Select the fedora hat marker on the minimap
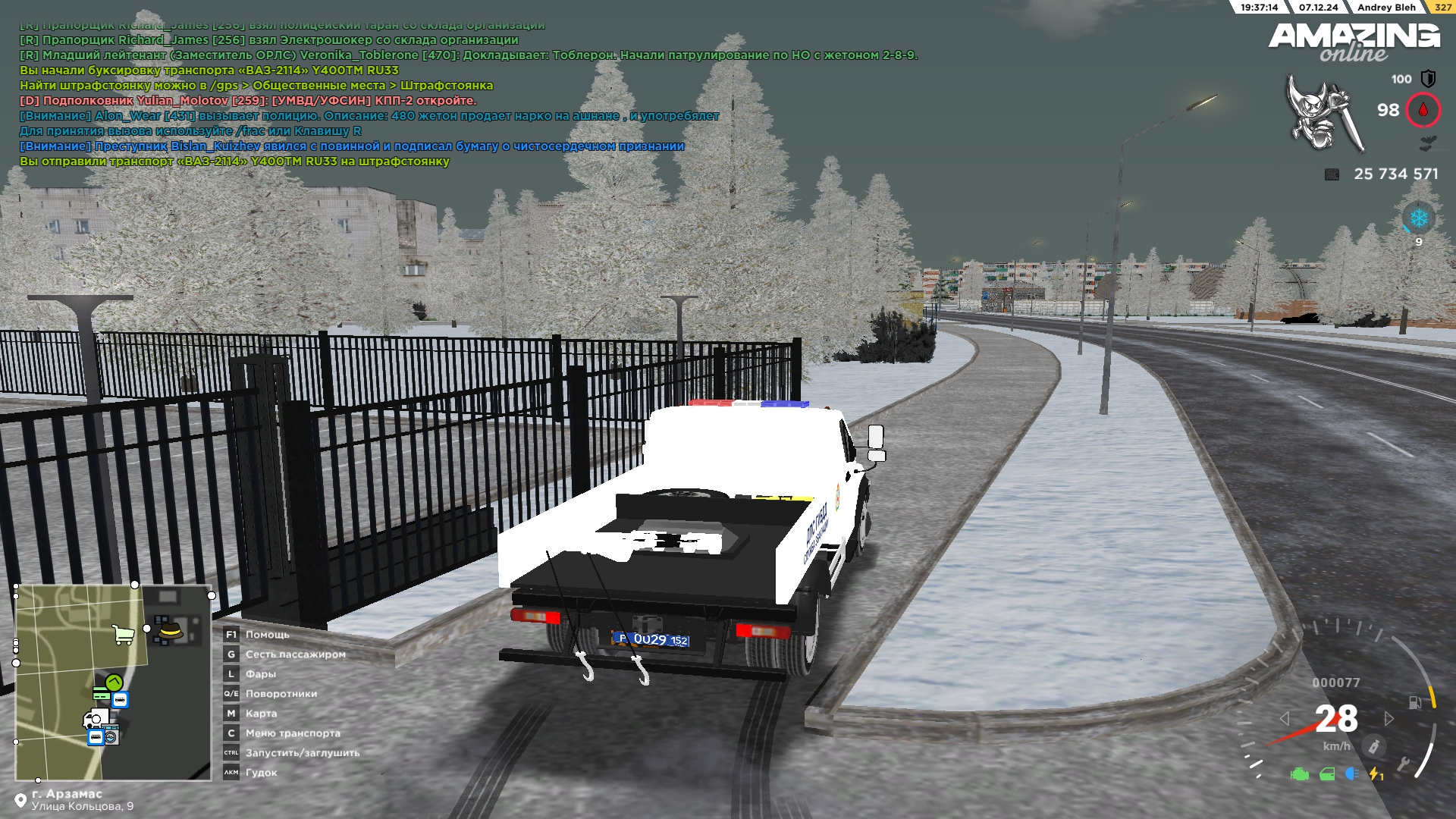 click(x=171, y=630)
